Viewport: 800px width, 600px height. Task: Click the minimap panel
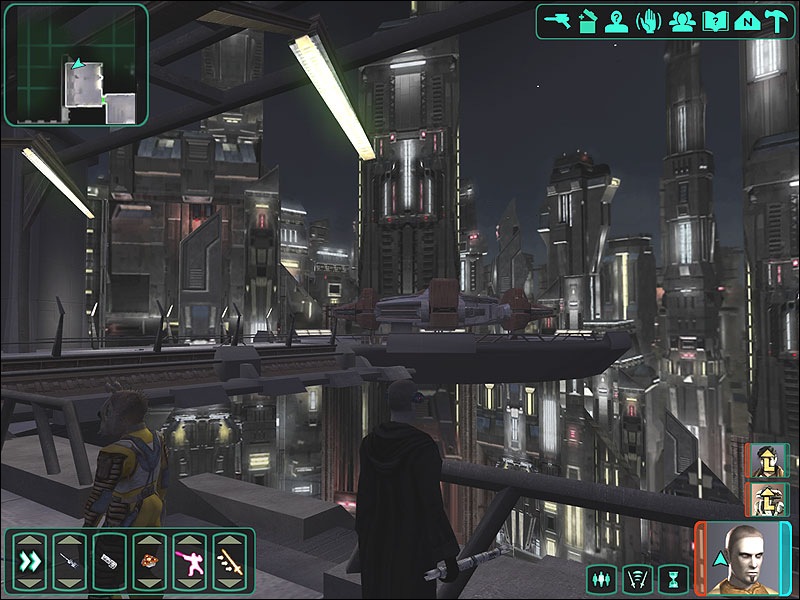point(75,63)
